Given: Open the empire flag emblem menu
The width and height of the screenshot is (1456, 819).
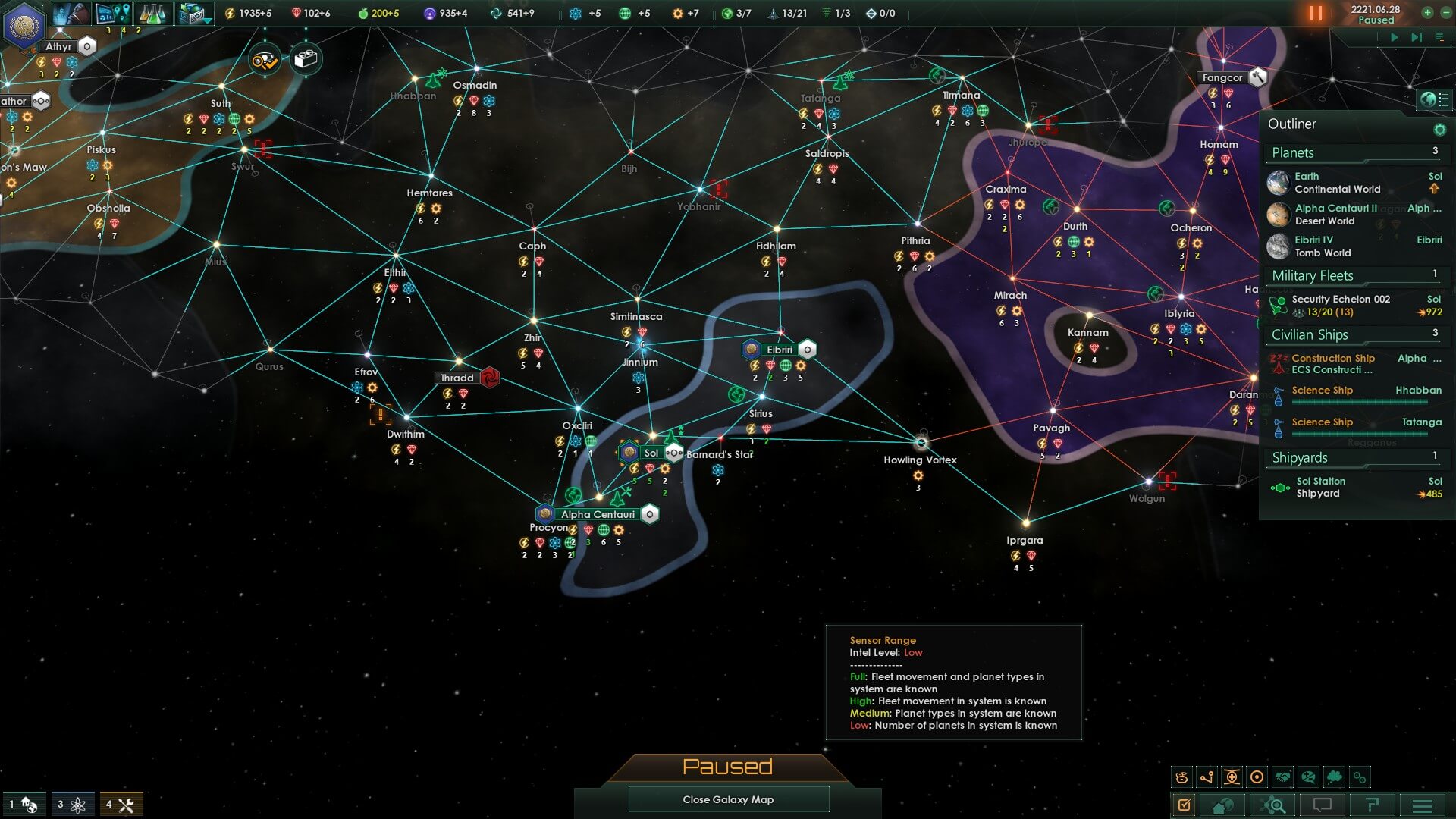Looking at the screenshot, I should pos(24,24).
